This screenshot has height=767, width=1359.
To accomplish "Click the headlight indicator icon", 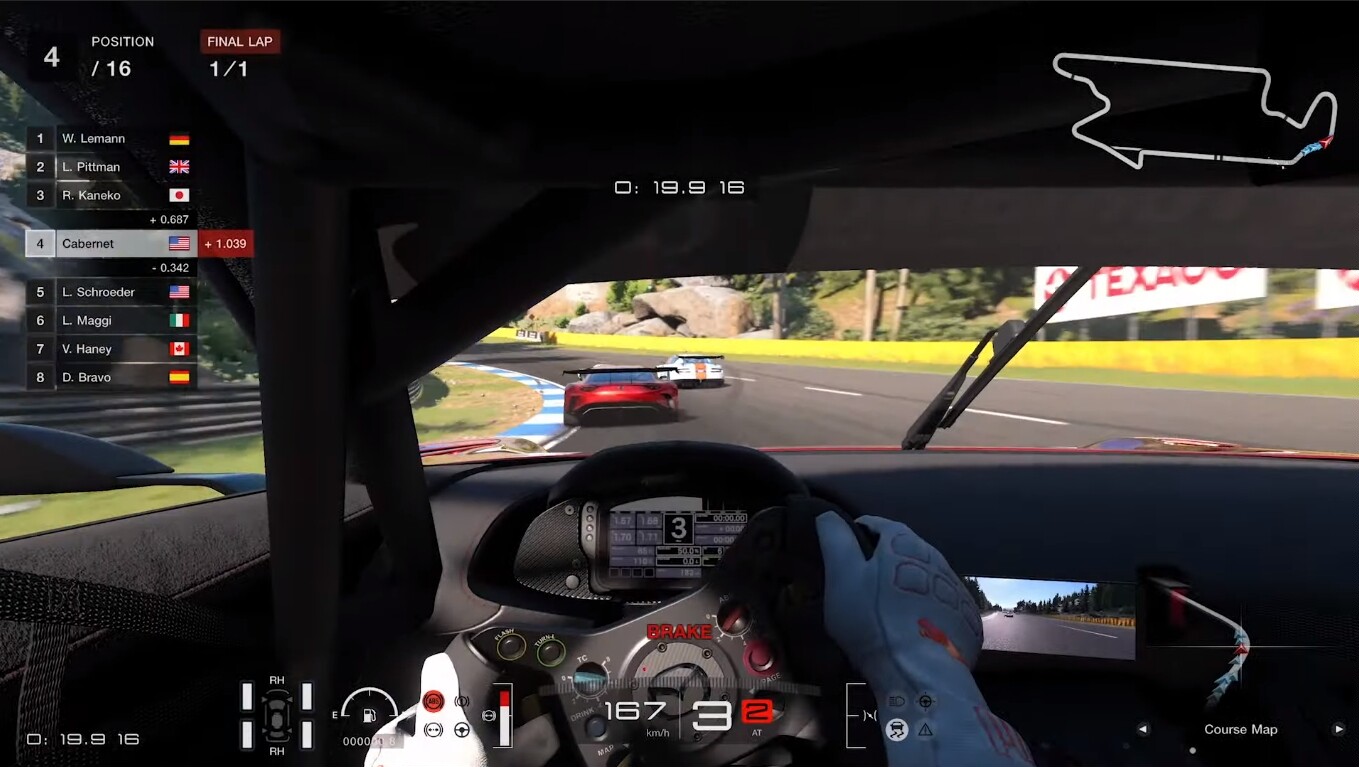I will coord(897,701).
